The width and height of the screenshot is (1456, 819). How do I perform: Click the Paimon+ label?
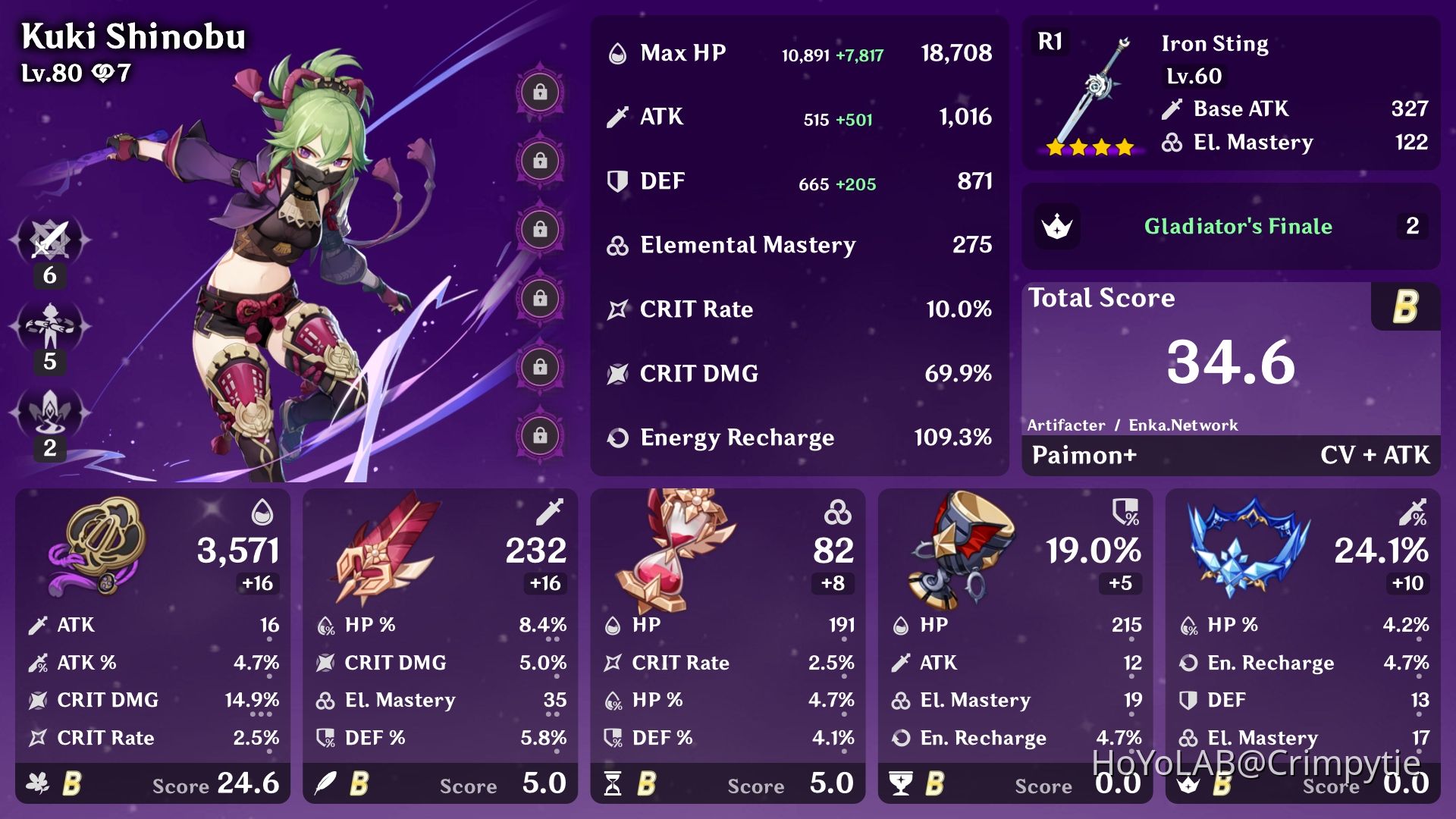tap(1084, 456)
